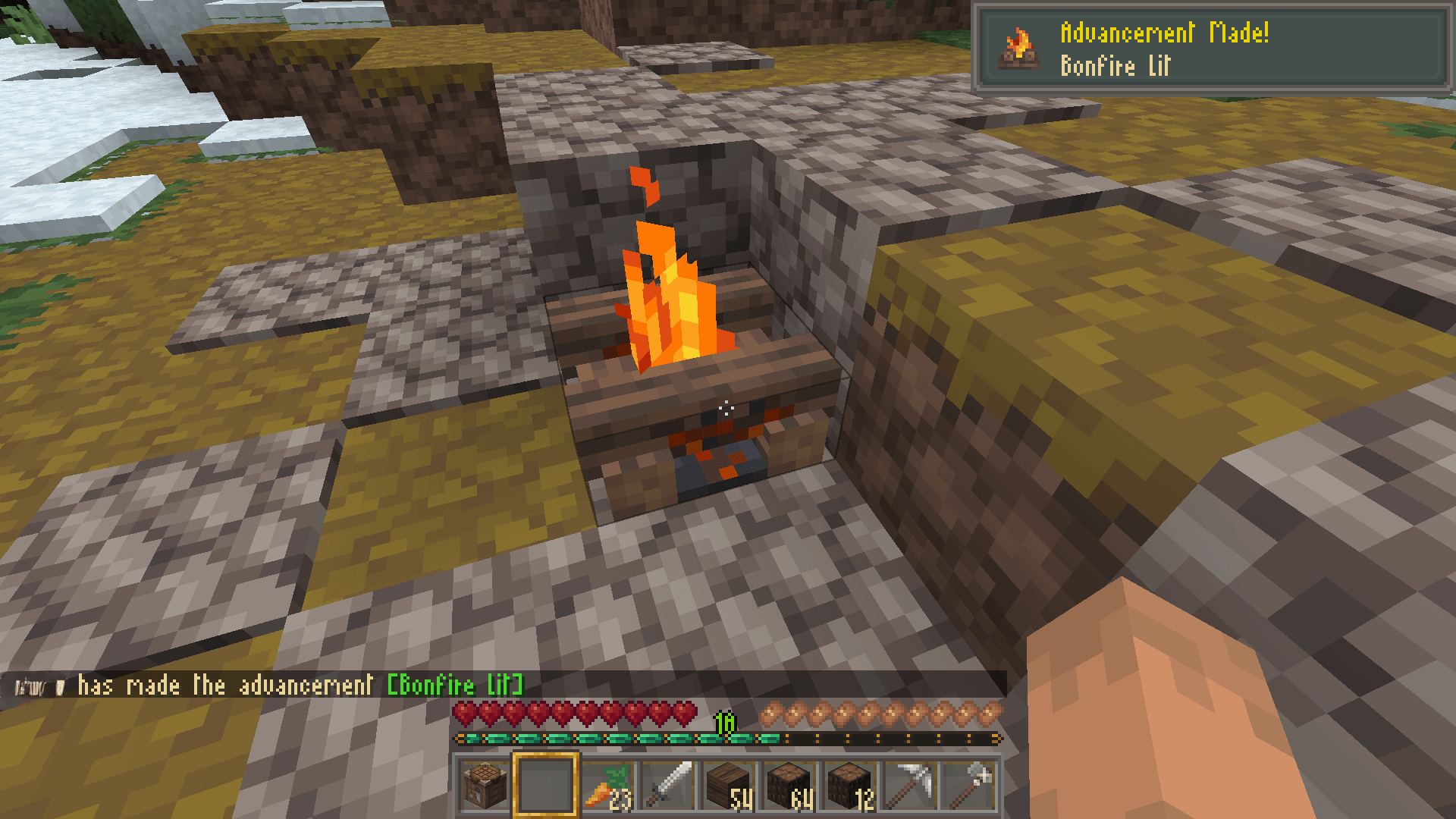
Task: Click the crosshair at screen center
Action: tap(728, 409)
